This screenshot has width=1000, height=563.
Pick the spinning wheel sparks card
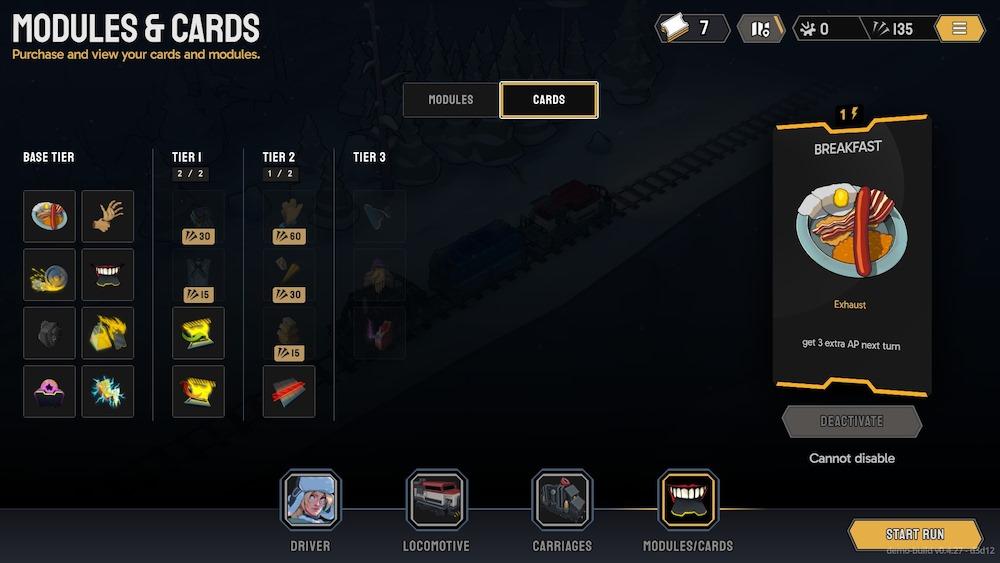point(49,274)
